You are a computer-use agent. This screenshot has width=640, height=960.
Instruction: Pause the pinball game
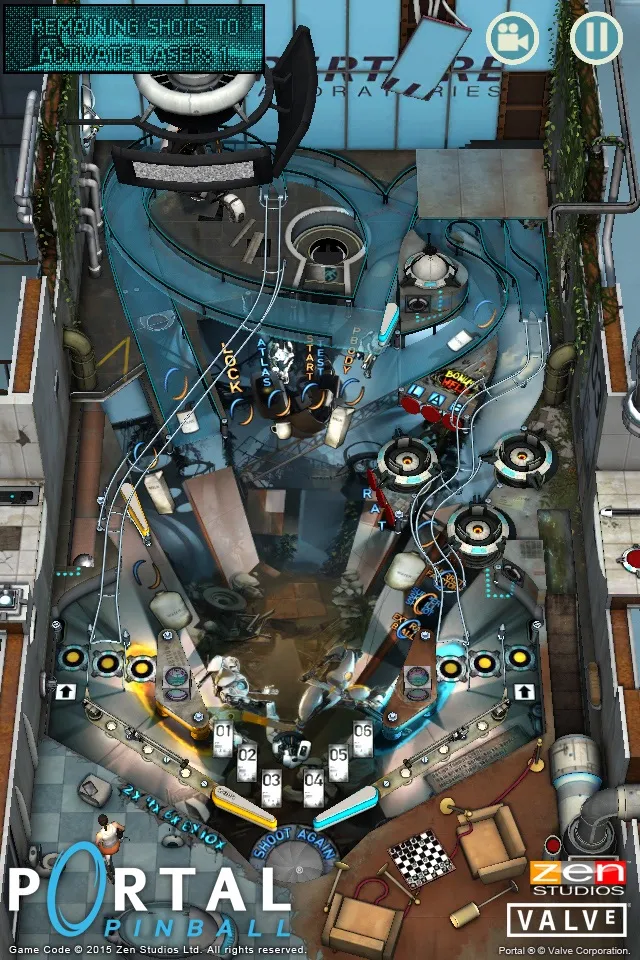[x=596, y=38]
